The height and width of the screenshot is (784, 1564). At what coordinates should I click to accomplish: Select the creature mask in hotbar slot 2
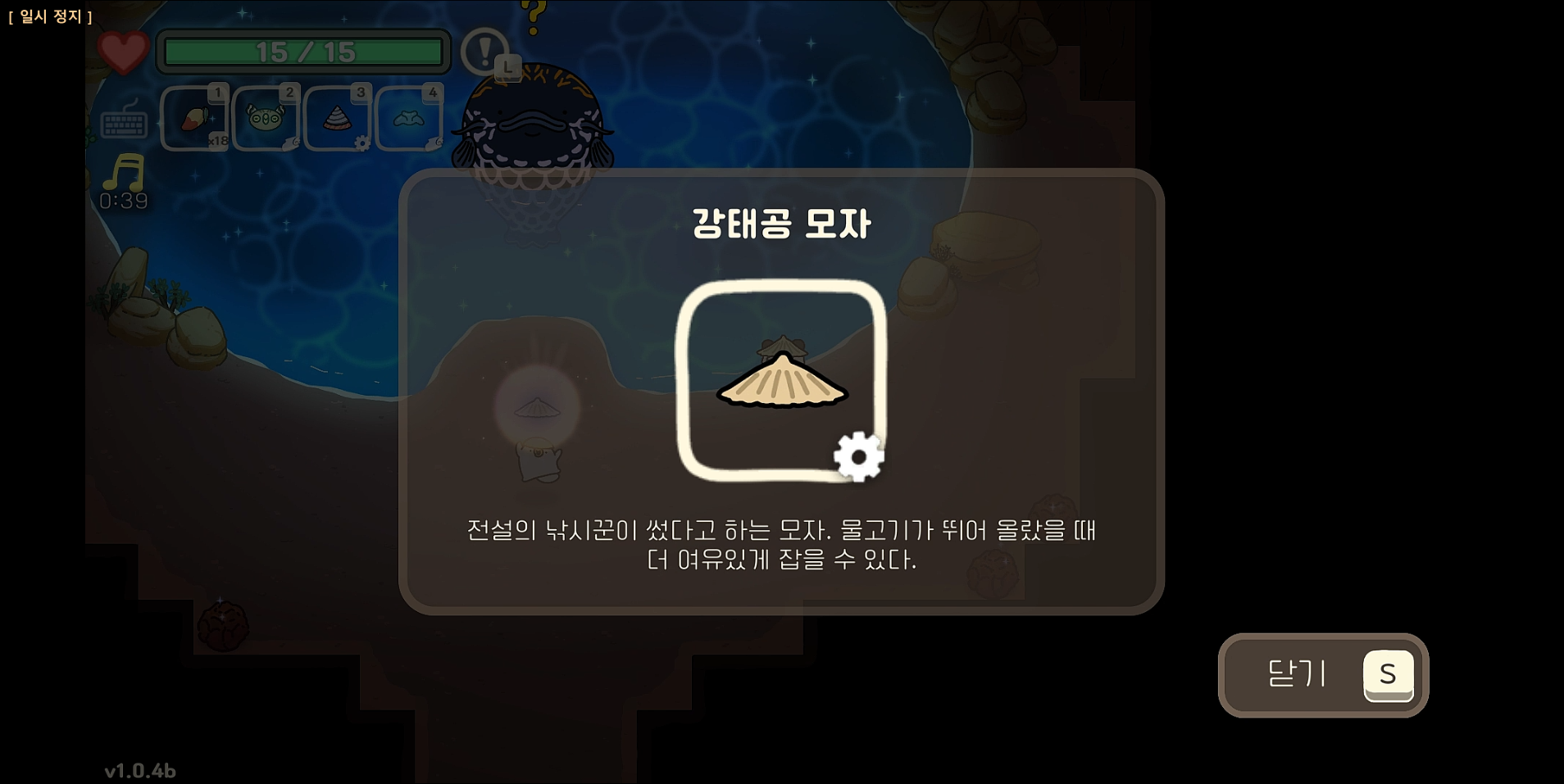coord(266,117)
